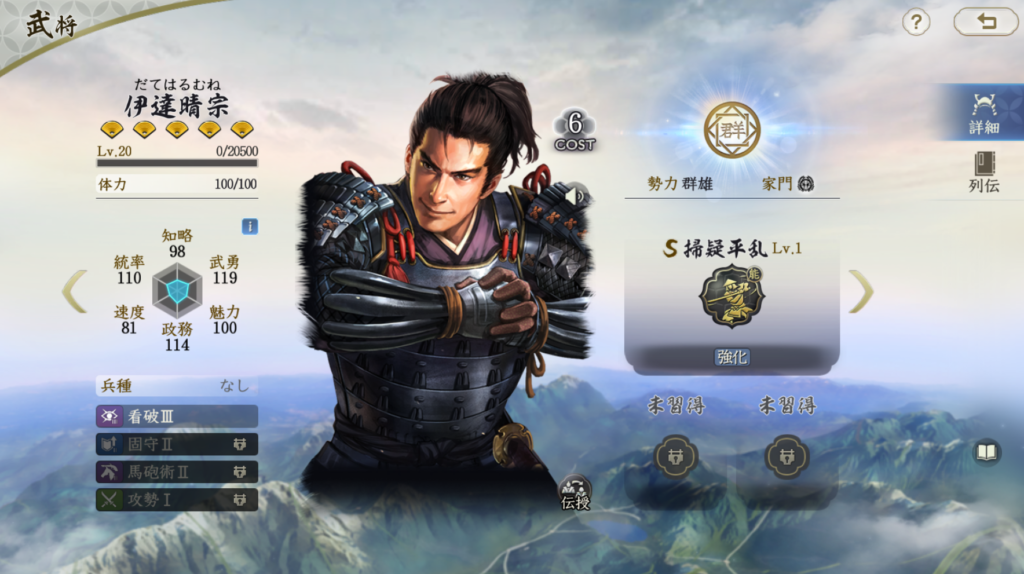Screen dimensions: 1024x574
Task: Go back with the return arrow button
Action: click(985, 22)
